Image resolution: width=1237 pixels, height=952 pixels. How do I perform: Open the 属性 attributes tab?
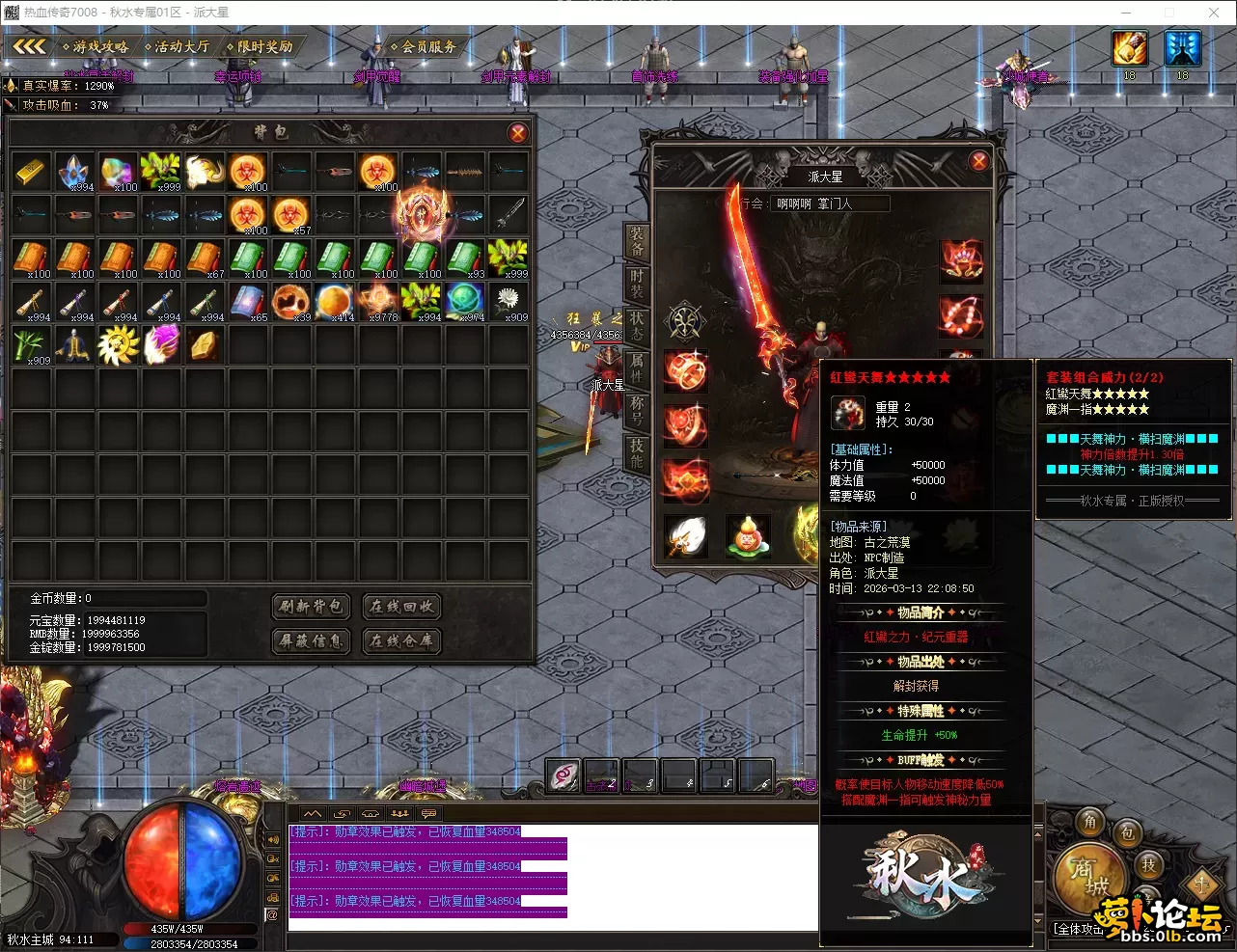(x=637, y=369)
